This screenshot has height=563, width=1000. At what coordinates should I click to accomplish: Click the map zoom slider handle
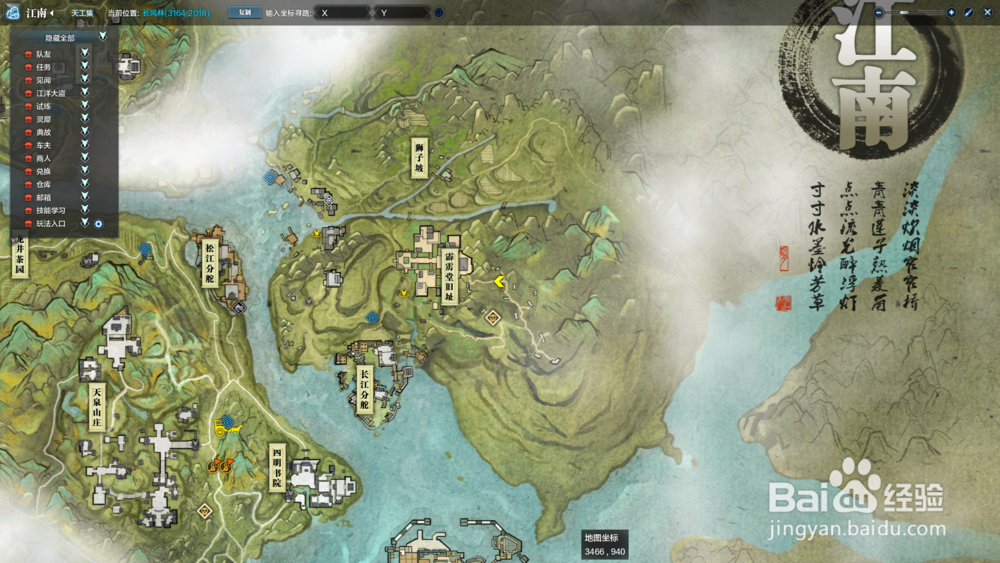(x=905, y=13)
